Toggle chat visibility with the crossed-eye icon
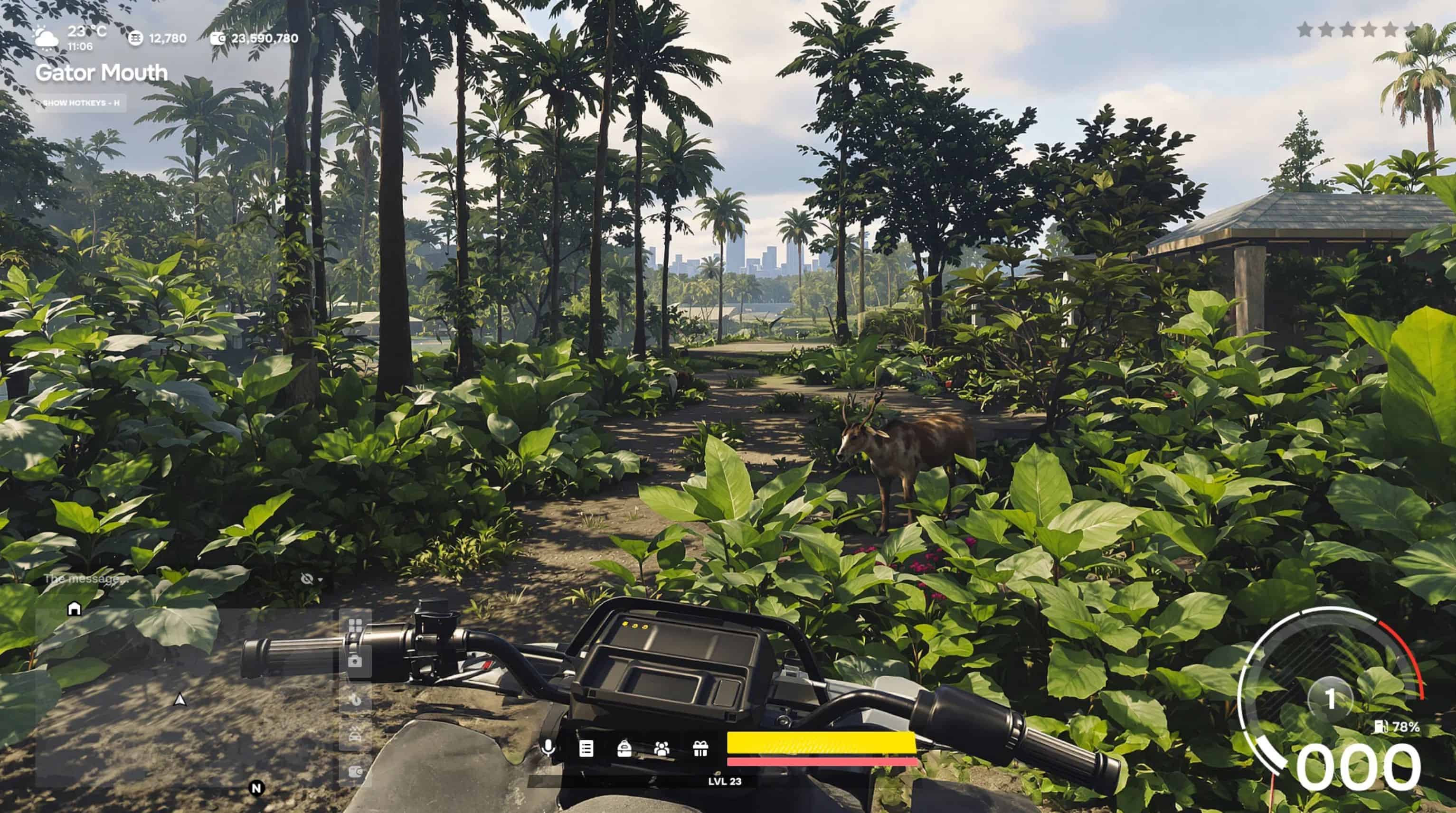 click(x=307, y=579)
